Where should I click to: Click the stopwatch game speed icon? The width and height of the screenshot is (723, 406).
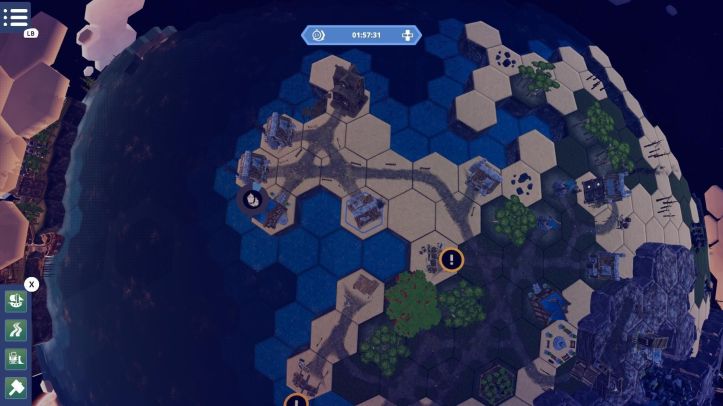[318, 35]
